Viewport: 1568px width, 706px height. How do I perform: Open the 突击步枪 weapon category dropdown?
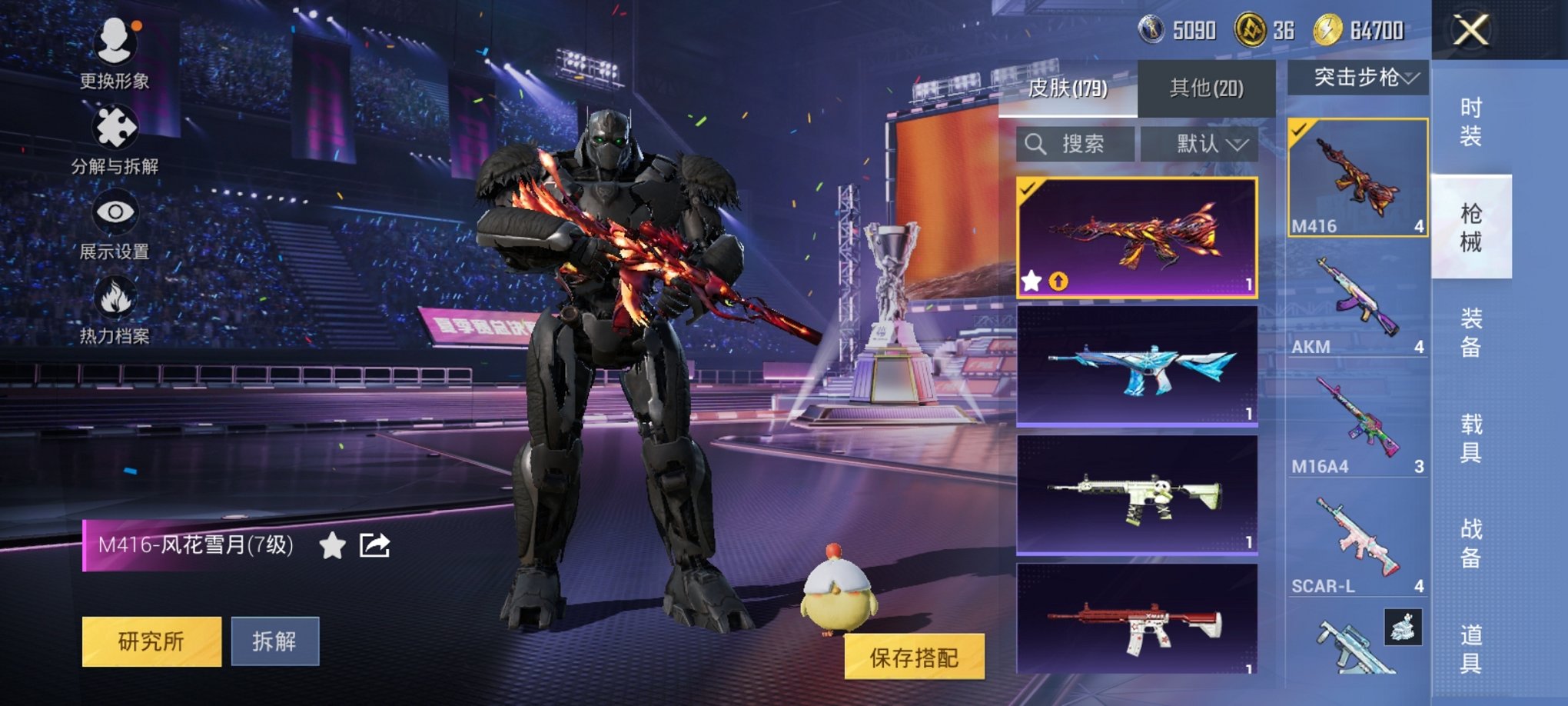click(x=1359, y=75)
